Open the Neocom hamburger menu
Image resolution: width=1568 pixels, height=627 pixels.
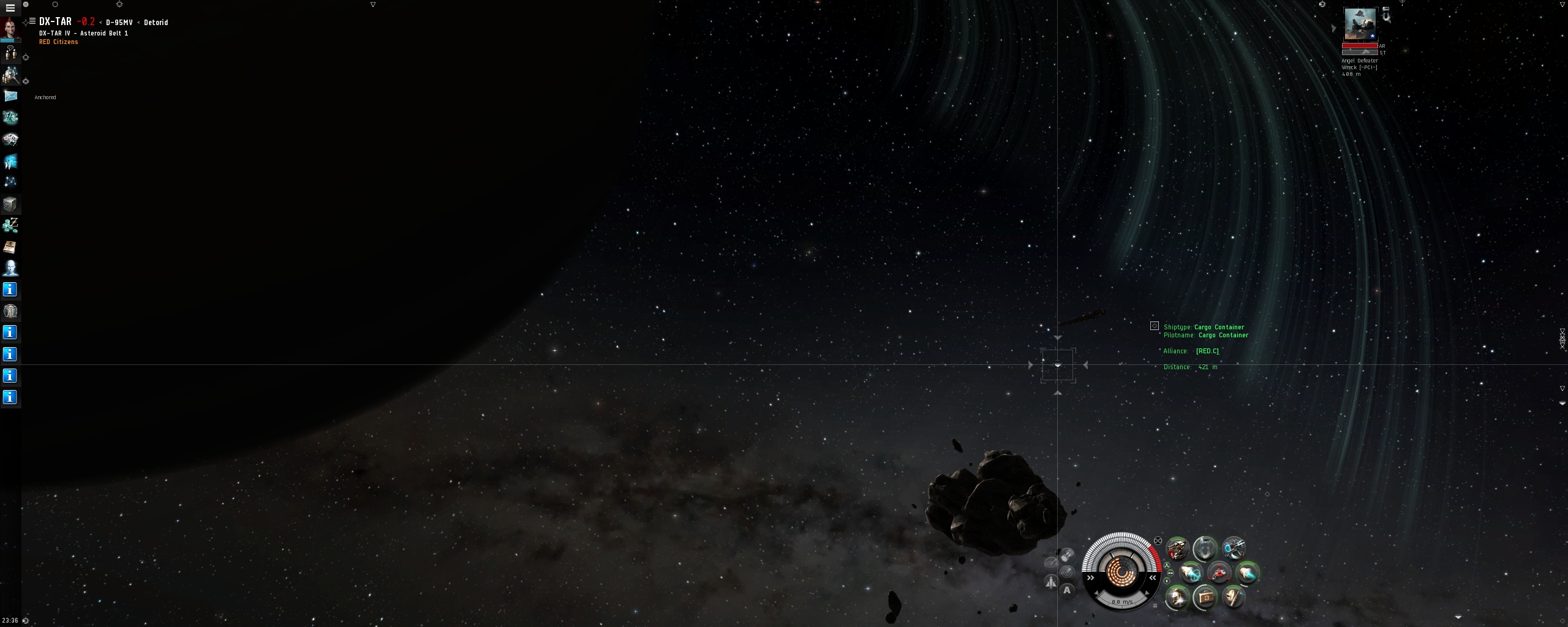click(10, 8)
